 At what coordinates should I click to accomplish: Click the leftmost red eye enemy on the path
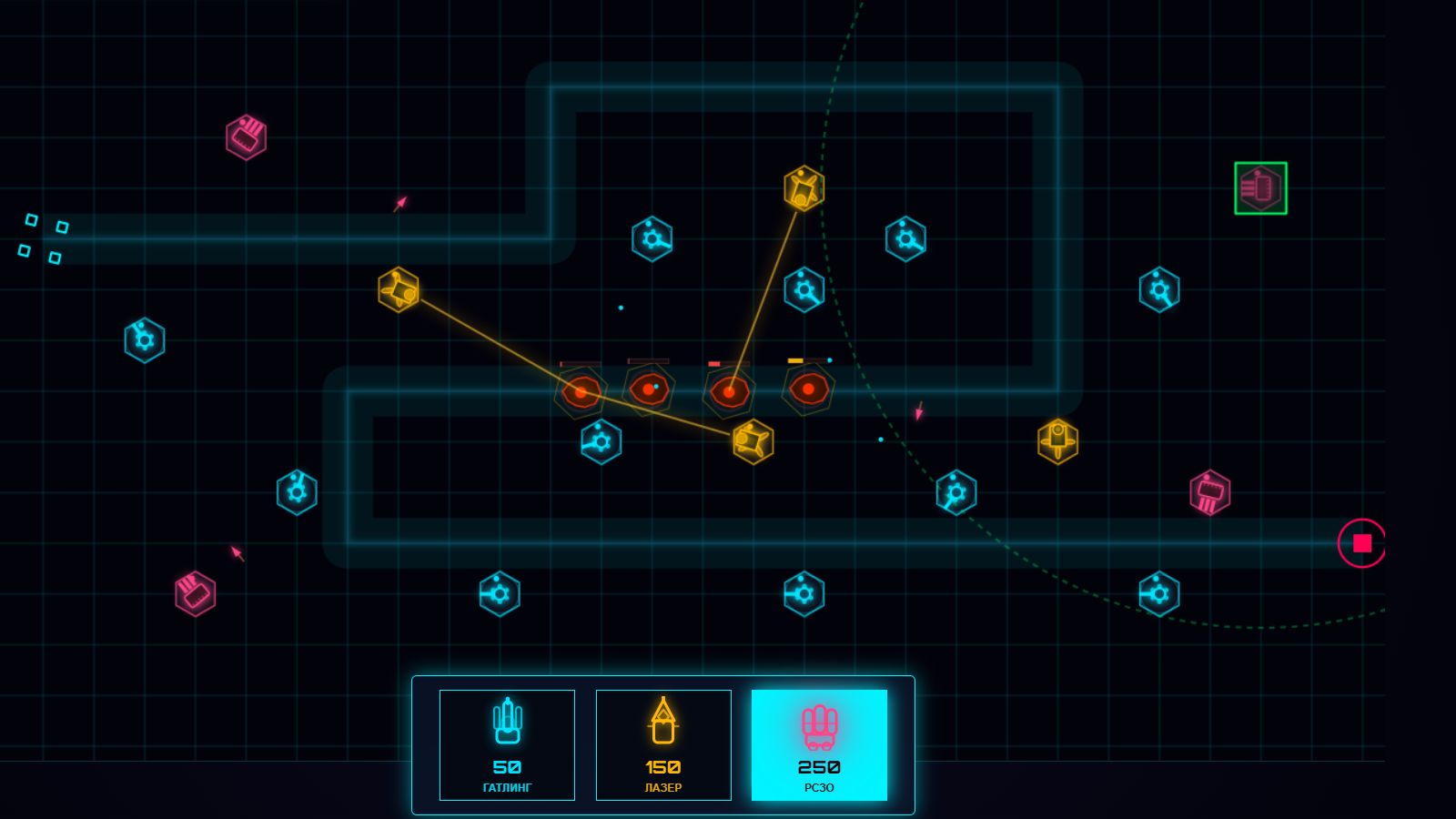[580, 391]
